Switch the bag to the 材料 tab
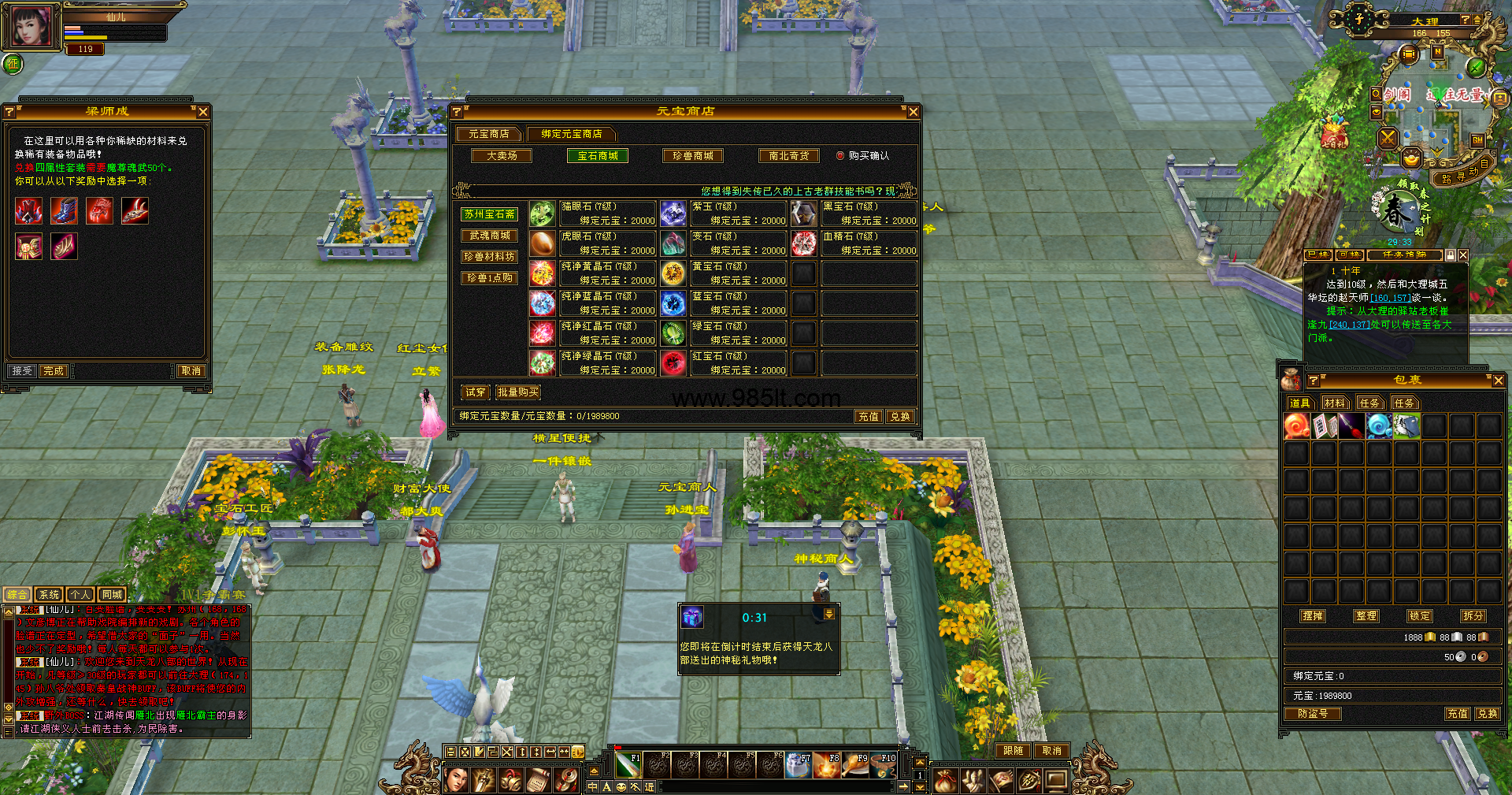 pos(1335,403)
